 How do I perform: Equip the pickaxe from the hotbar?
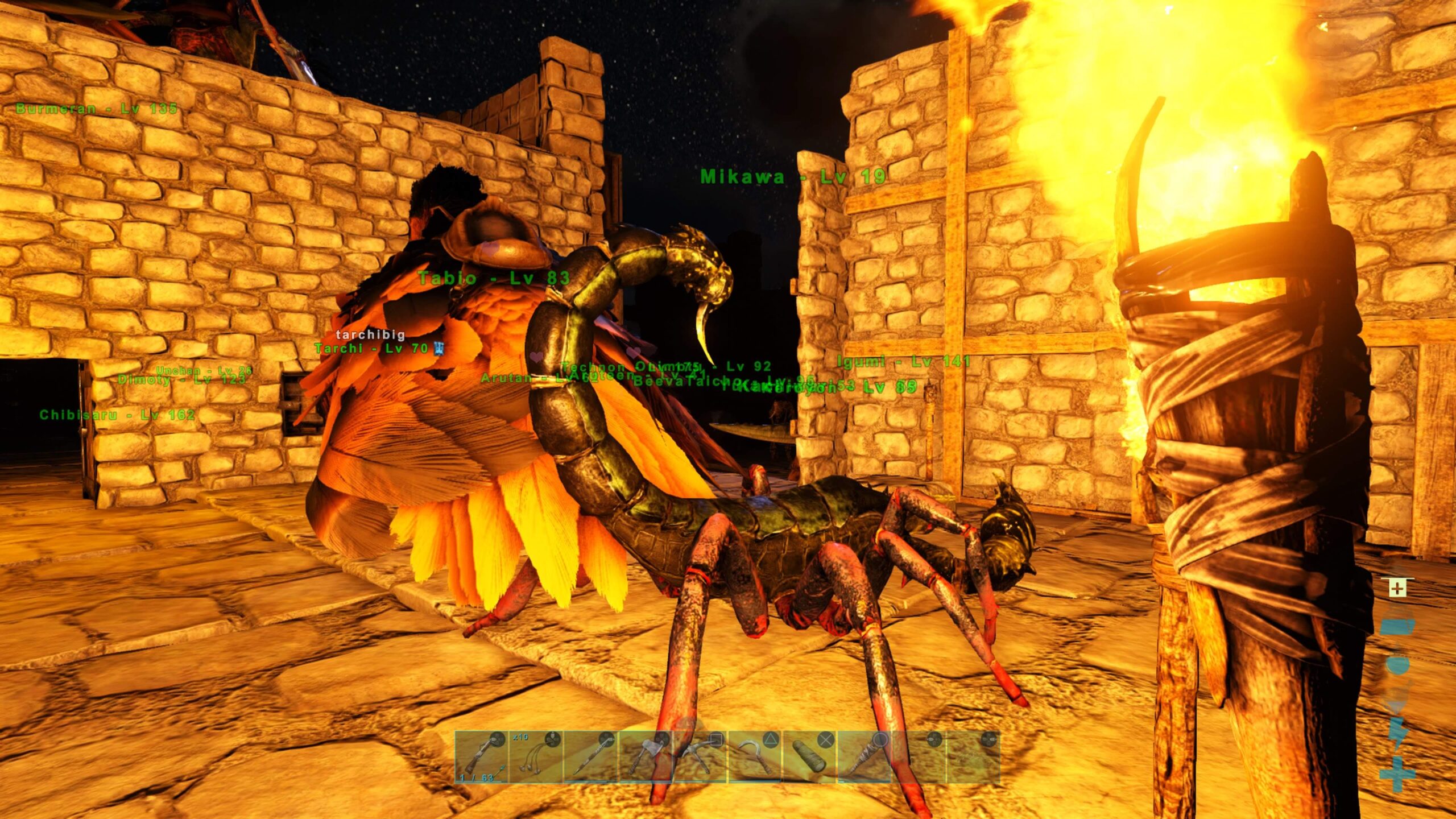coord(700,758)
